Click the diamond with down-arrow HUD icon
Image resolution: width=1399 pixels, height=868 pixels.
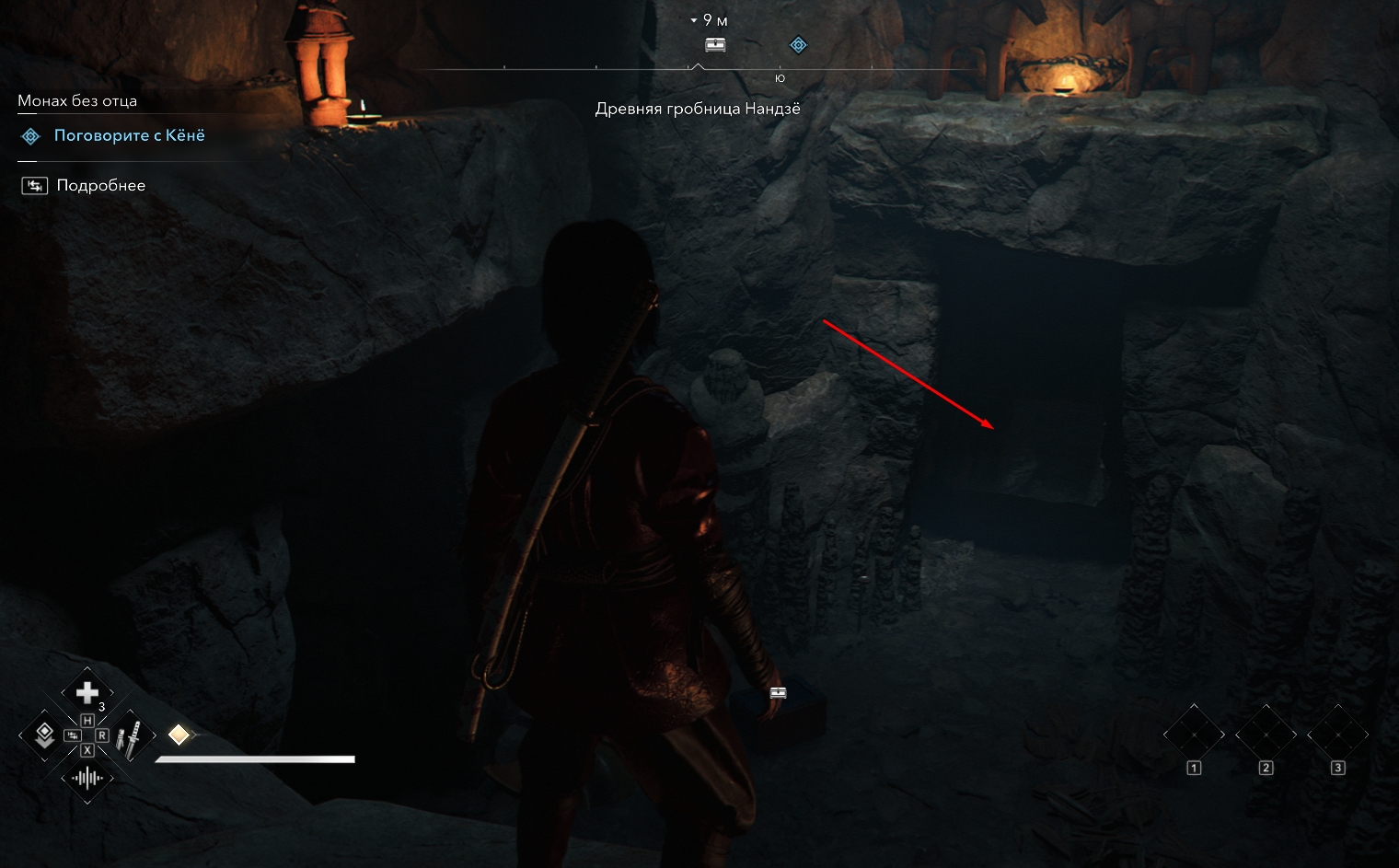coord(43,735)
